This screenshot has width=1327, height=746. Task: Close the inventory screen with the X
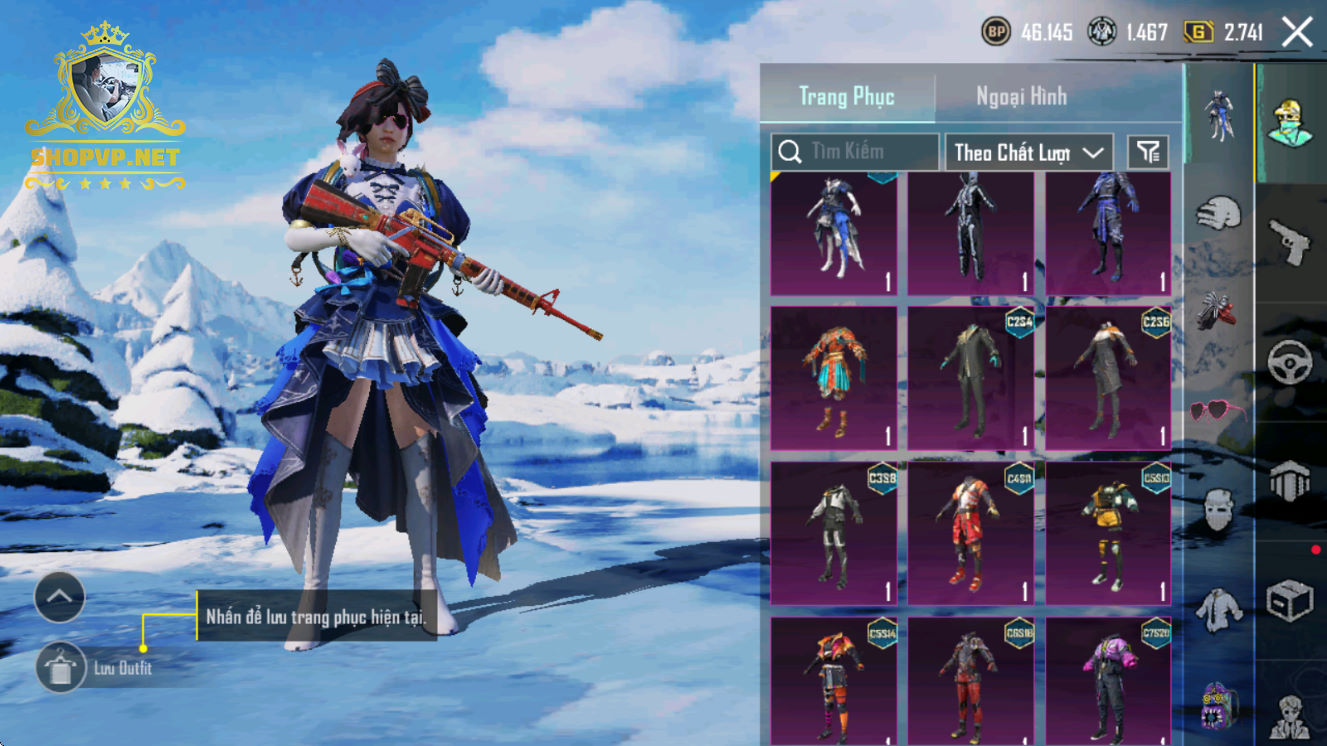[x=1297, y=33]
